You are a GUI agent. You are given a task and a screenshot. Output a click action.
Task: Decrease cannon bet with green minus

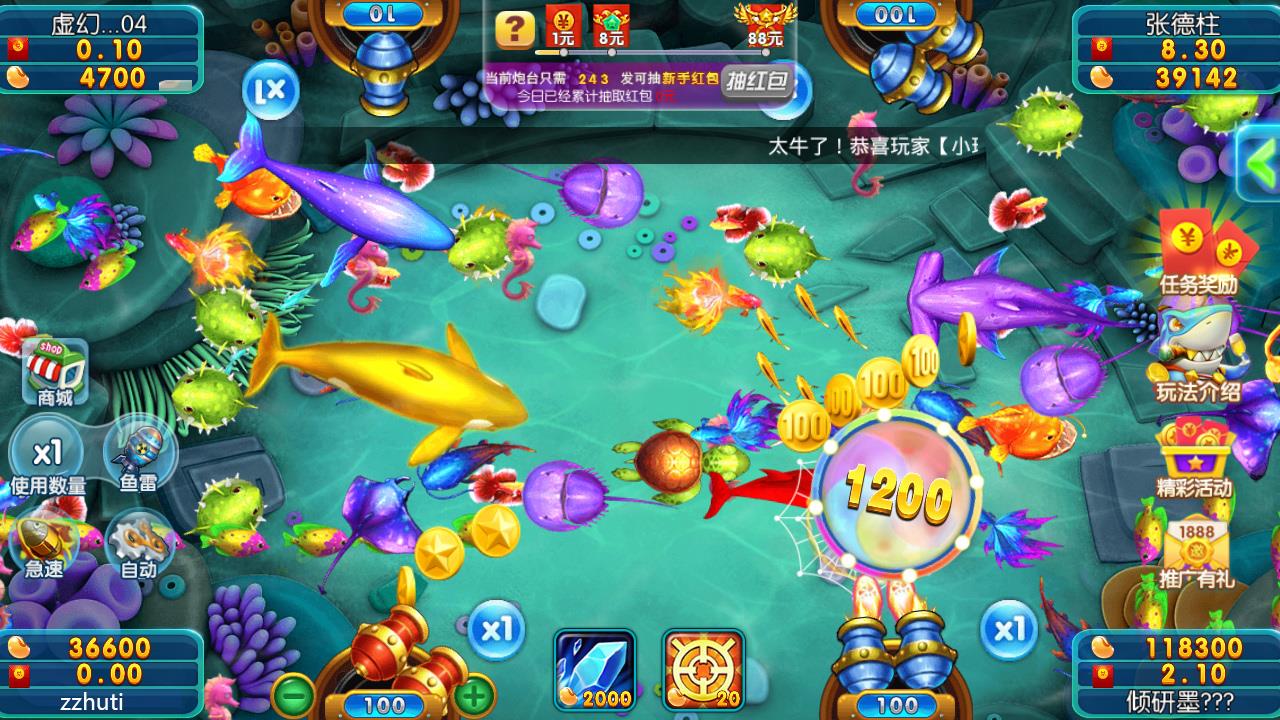click(293, 693)
